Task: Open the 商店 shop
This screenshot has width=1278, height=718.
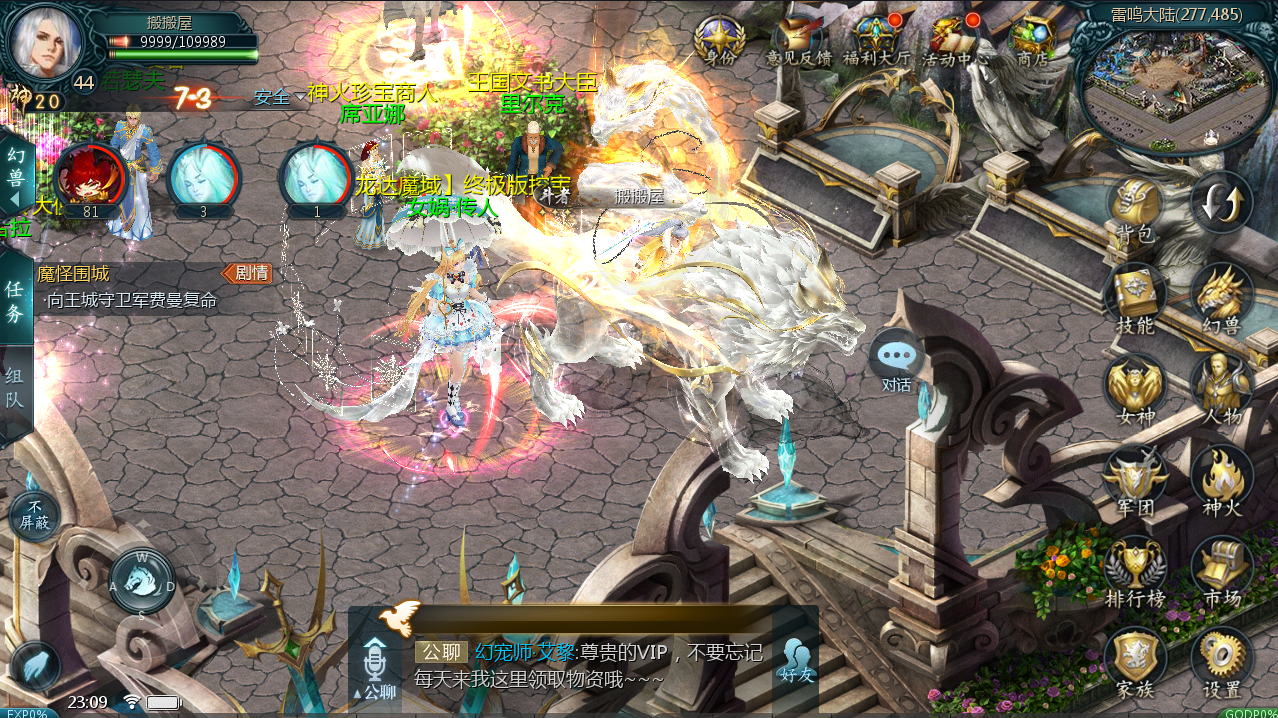Action: [1031, 41]
